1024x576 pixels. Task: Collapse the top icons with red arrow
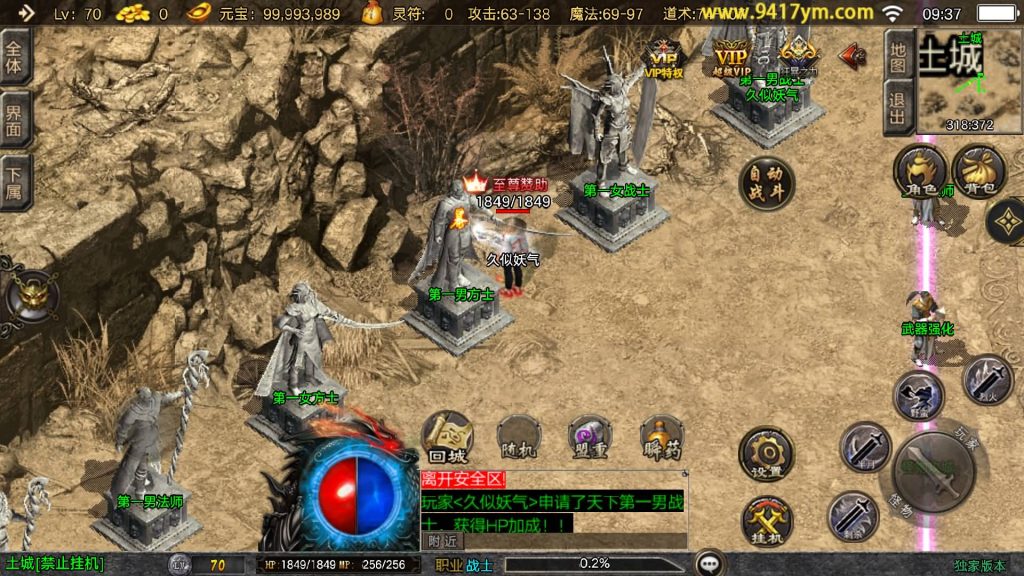[x=852, y=55]
